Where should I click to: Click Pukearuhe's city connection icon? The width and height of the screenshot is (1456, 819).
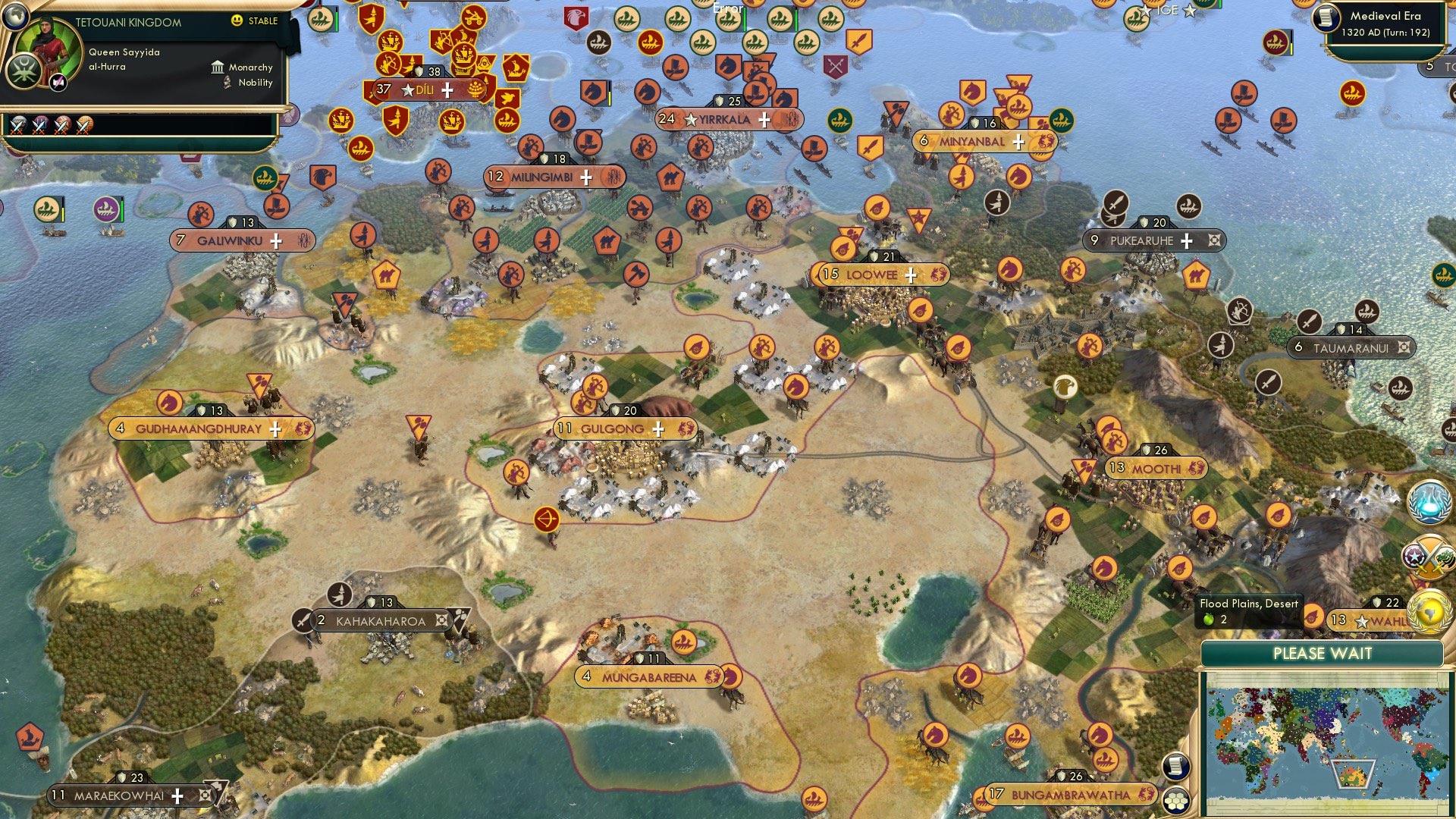click(x=1213, y=240)
